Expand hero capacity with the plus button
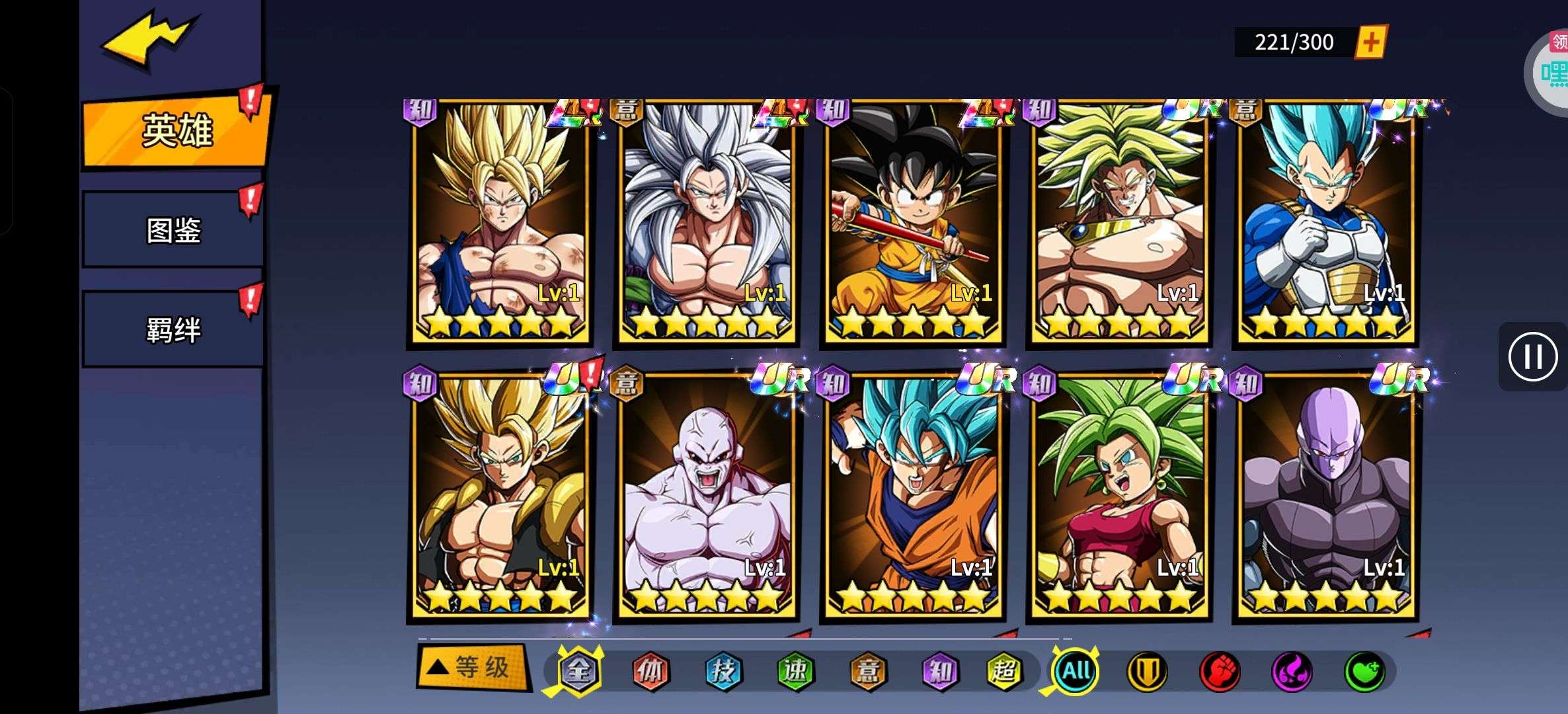Screen dimensions: 1568x714 (x=1371, y=42)
